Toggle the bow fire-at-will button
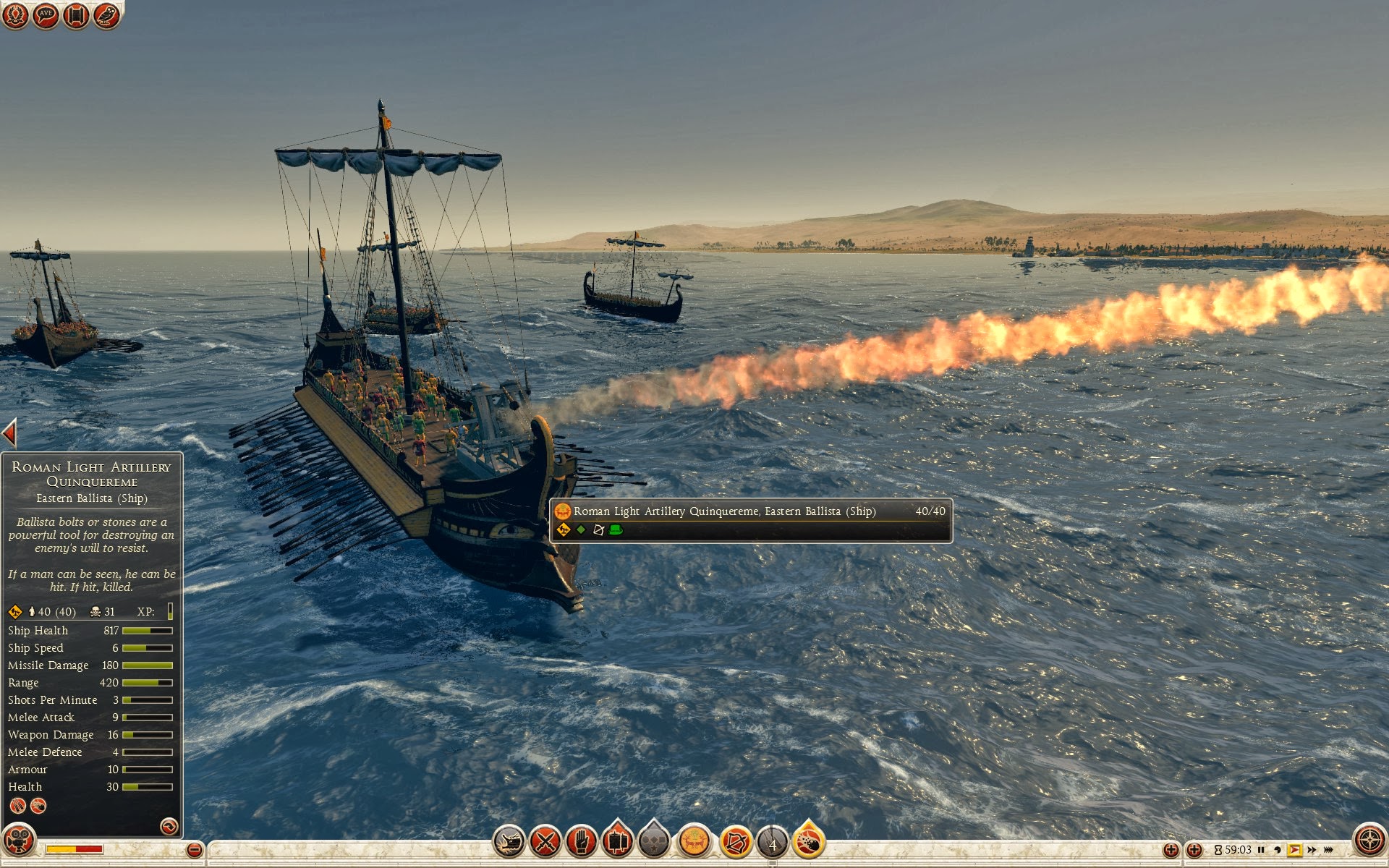The height and width of the screenshot is (868, 1389). (736, 842)
